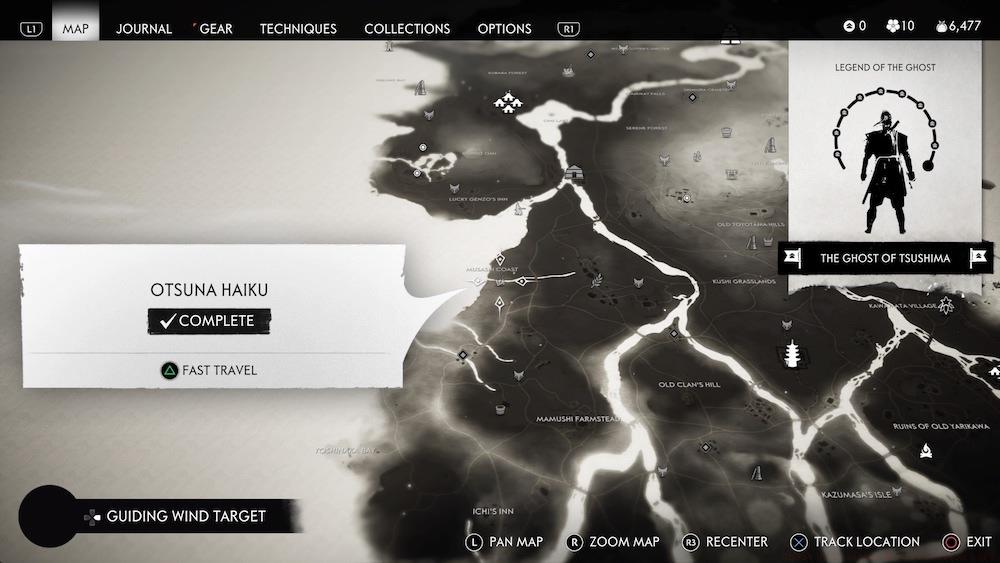Image resolution: width=1000 pixels, height=563 pixels.
Task: Select the Ichi's Inn map location
Action: [x=493, y=511]
